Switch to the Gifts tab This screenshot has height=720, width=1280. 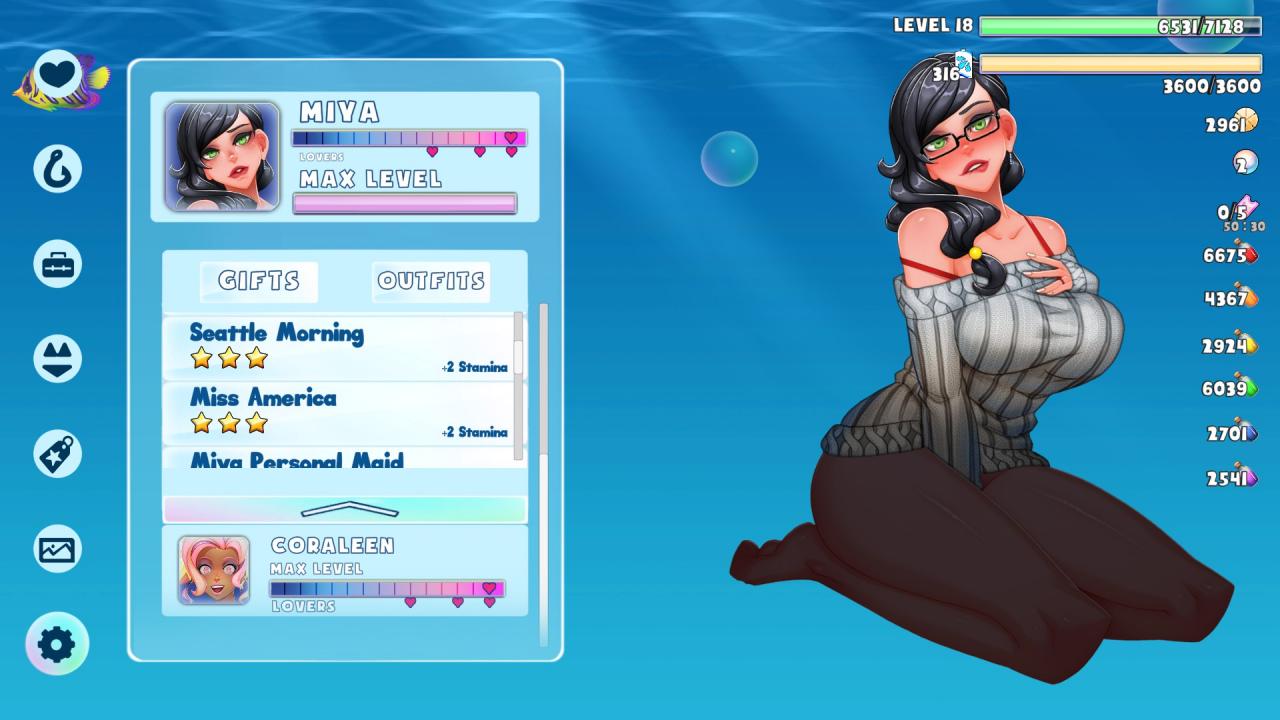[259, 281]
